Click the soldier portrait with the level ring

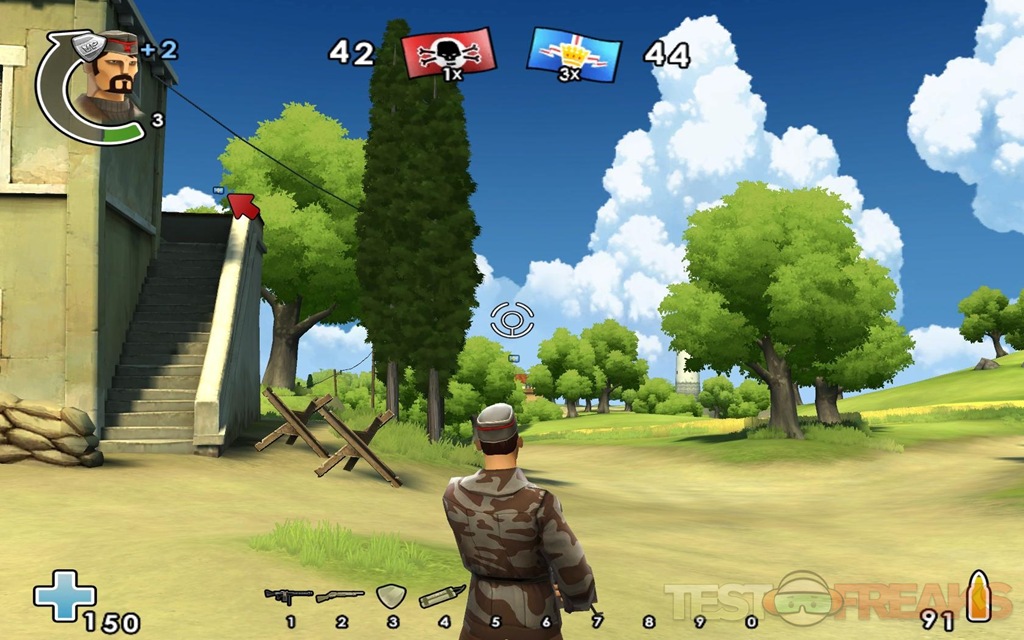pos(107,86)
